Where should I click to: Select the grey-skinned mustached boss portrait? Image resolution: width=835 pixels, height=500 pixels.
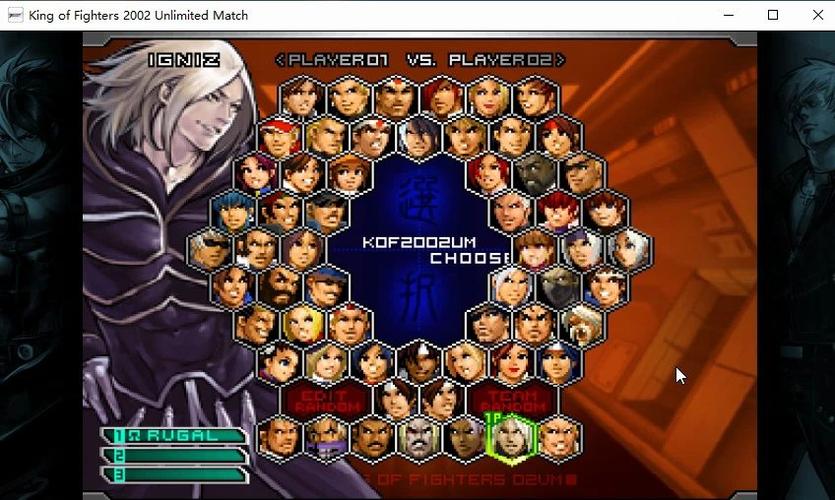[x=419, y=437]
